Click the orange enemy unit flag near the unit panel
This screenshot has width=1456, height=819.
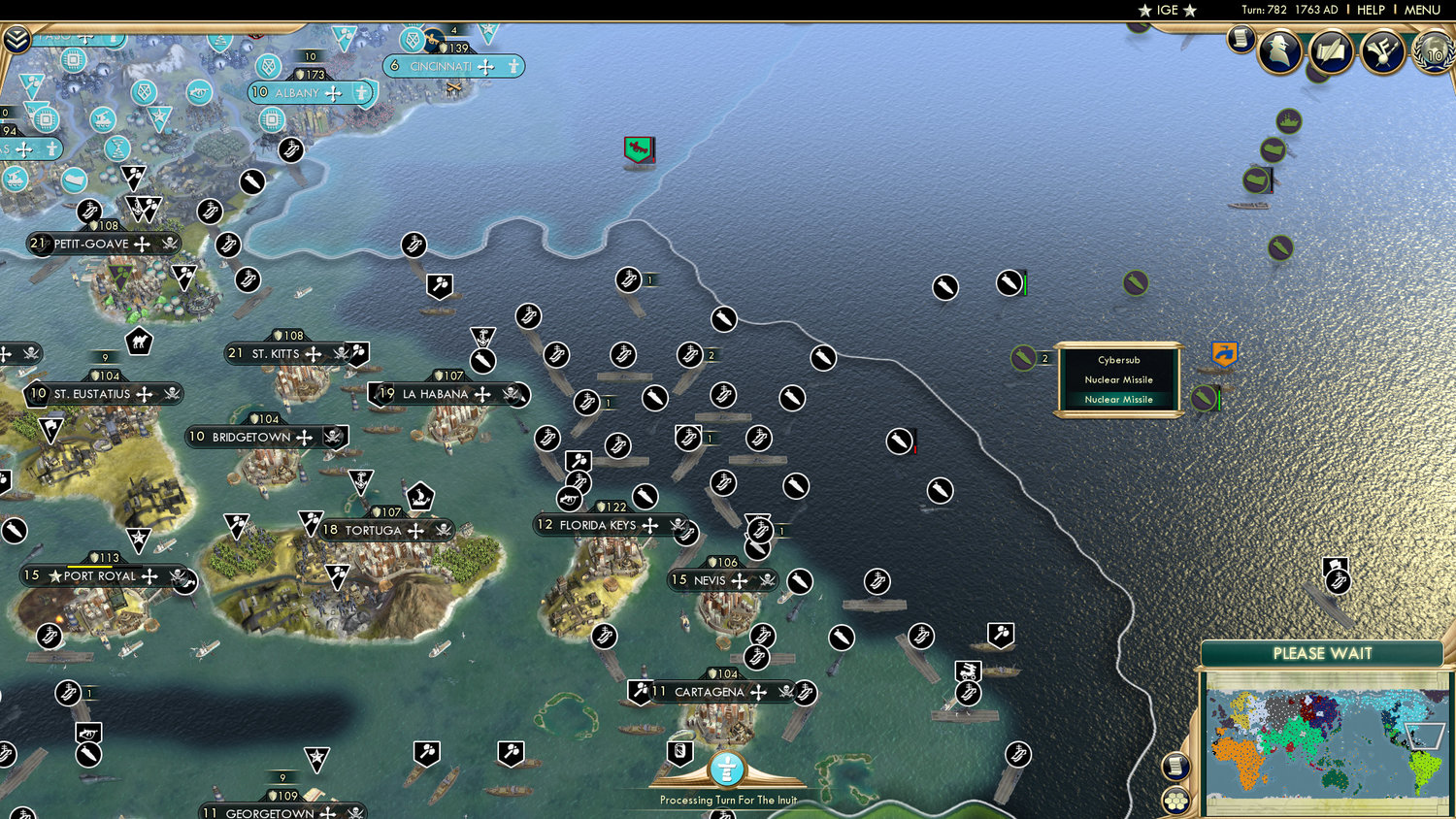pyautogui.click(x=1224, y=354)
